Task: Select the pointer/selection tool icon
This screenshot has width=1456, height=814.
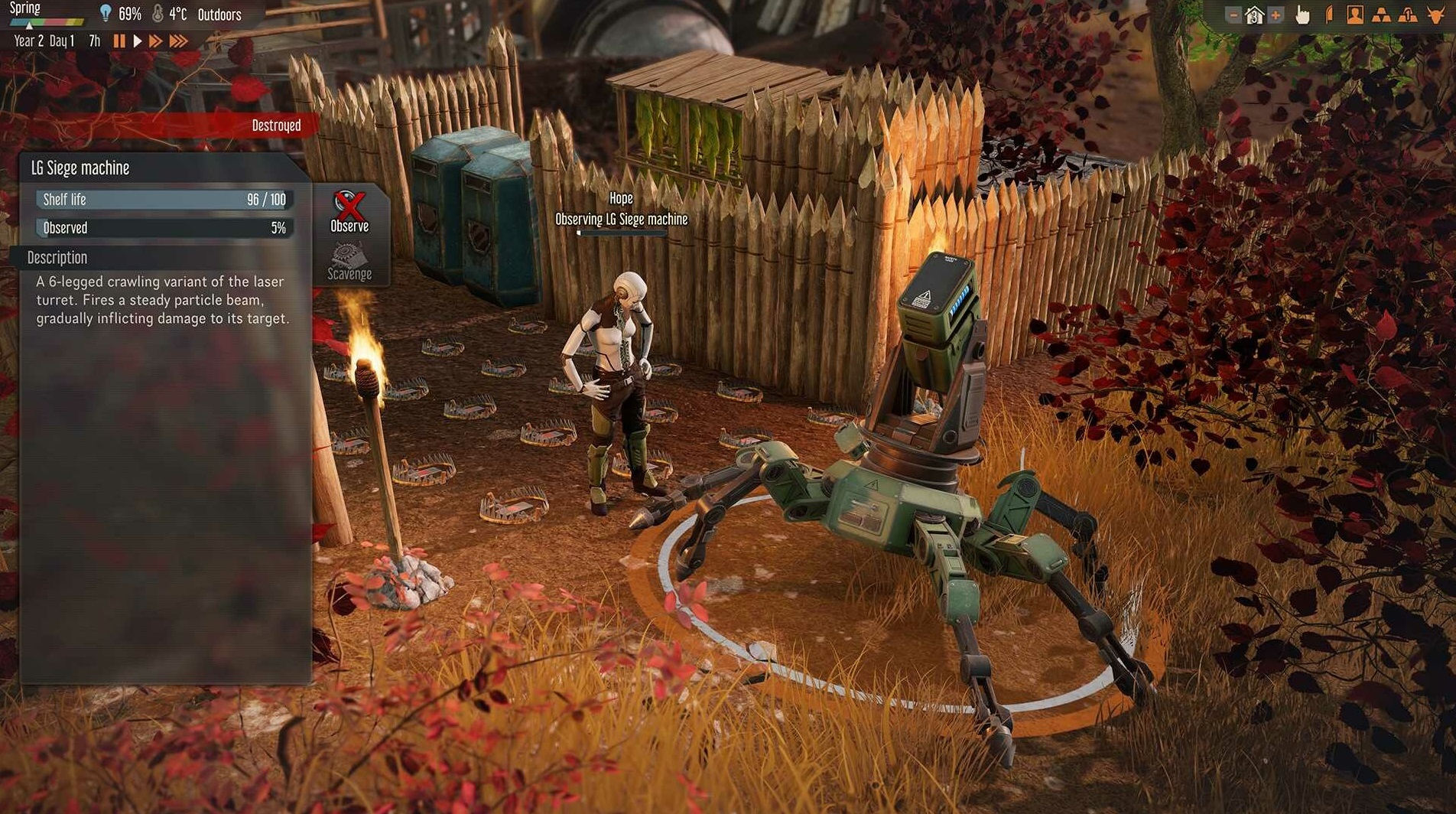Action: [x=1302, y=14]
